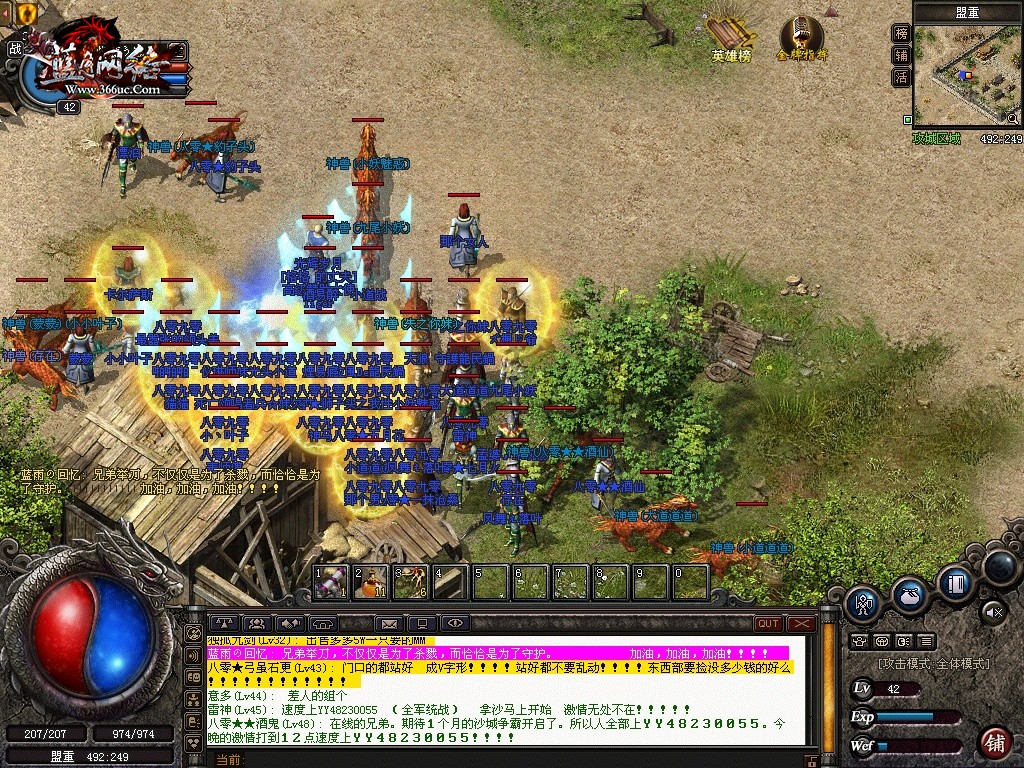Open the red 铺 shop button

click(994, 742)
